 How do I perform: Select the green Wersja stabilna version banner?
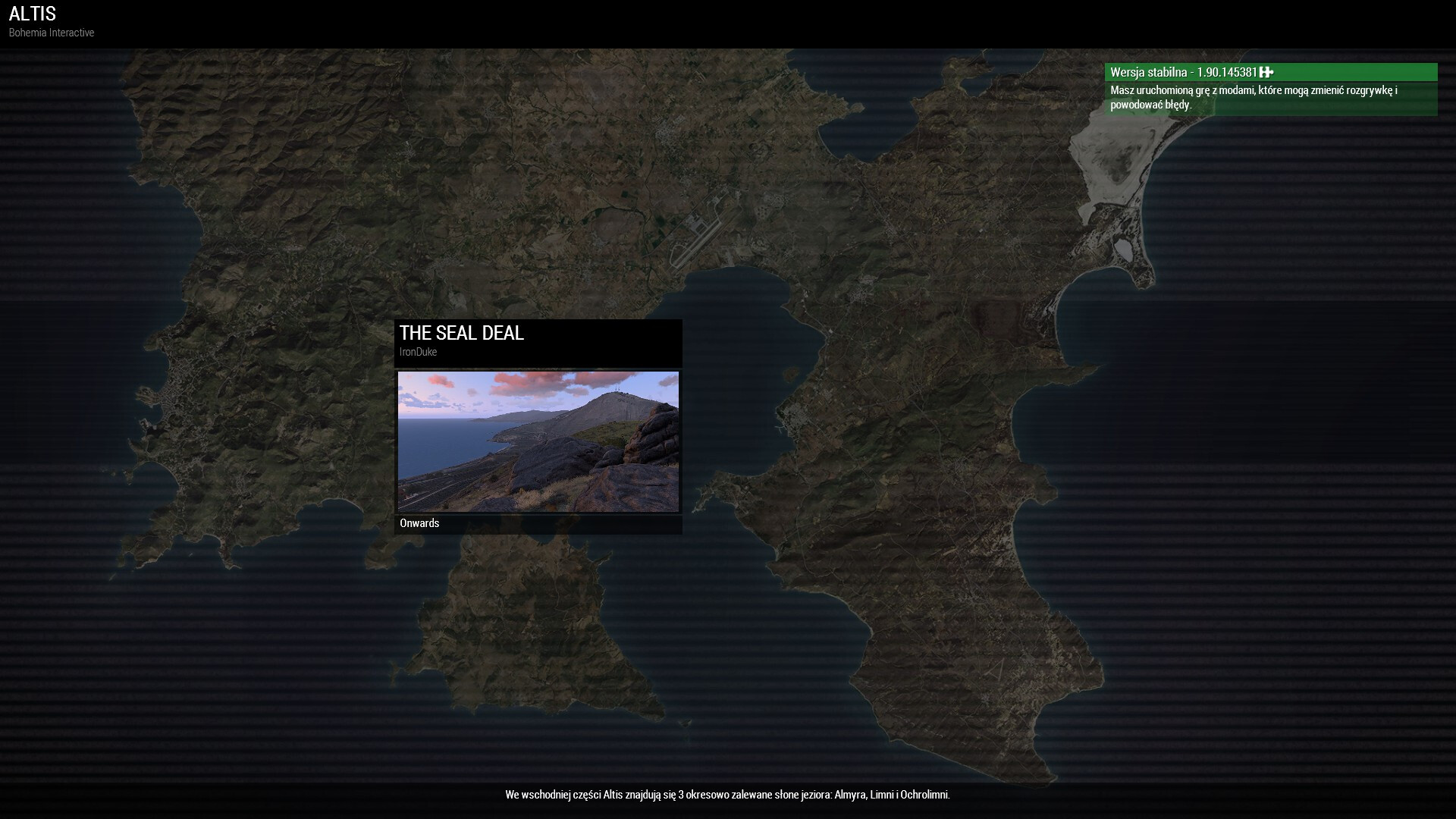coord(1270,72)
